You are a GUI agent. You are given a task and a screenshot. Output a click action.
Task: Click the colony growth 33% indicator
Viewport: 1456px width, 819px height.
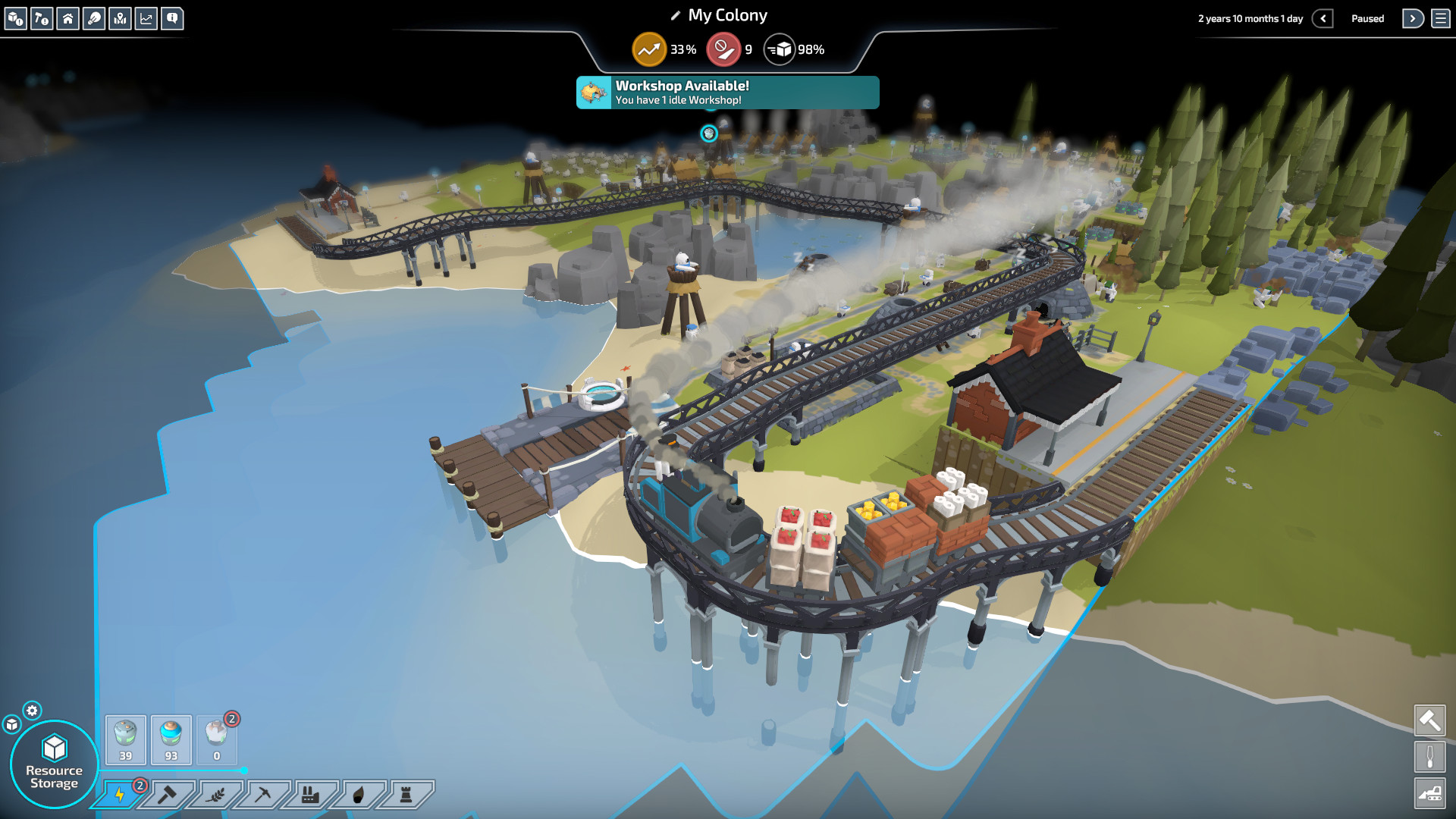[664, 49]
